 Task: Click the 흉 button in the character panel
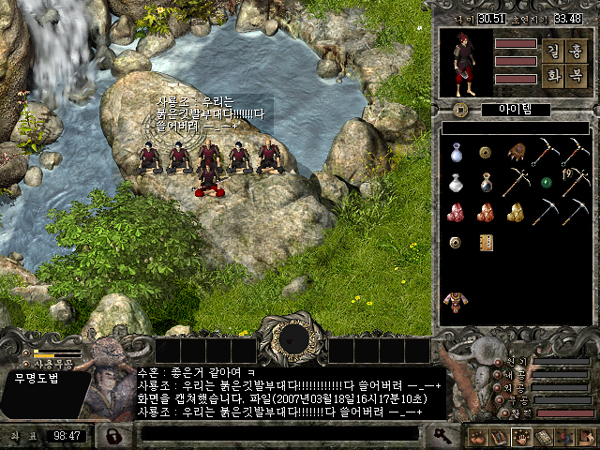(576, 51)
